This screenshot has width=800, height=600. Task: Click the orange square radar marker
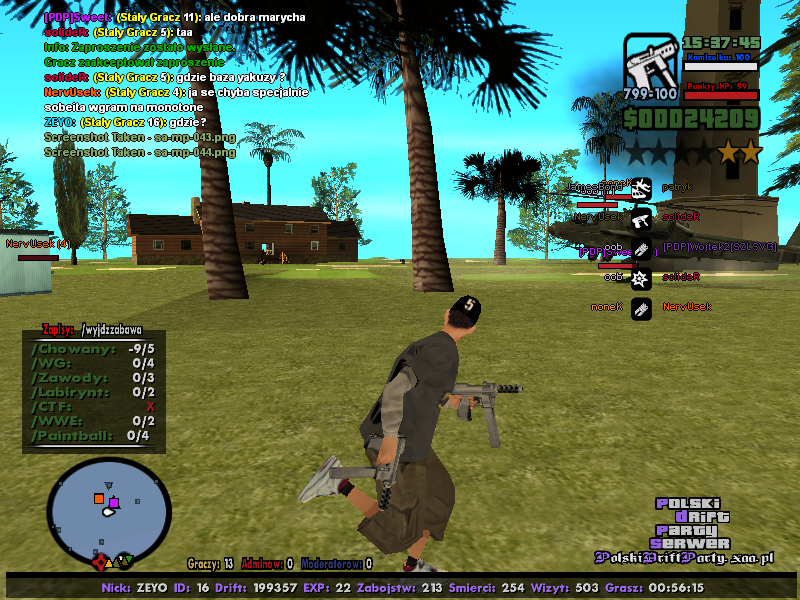coord(98,497)
